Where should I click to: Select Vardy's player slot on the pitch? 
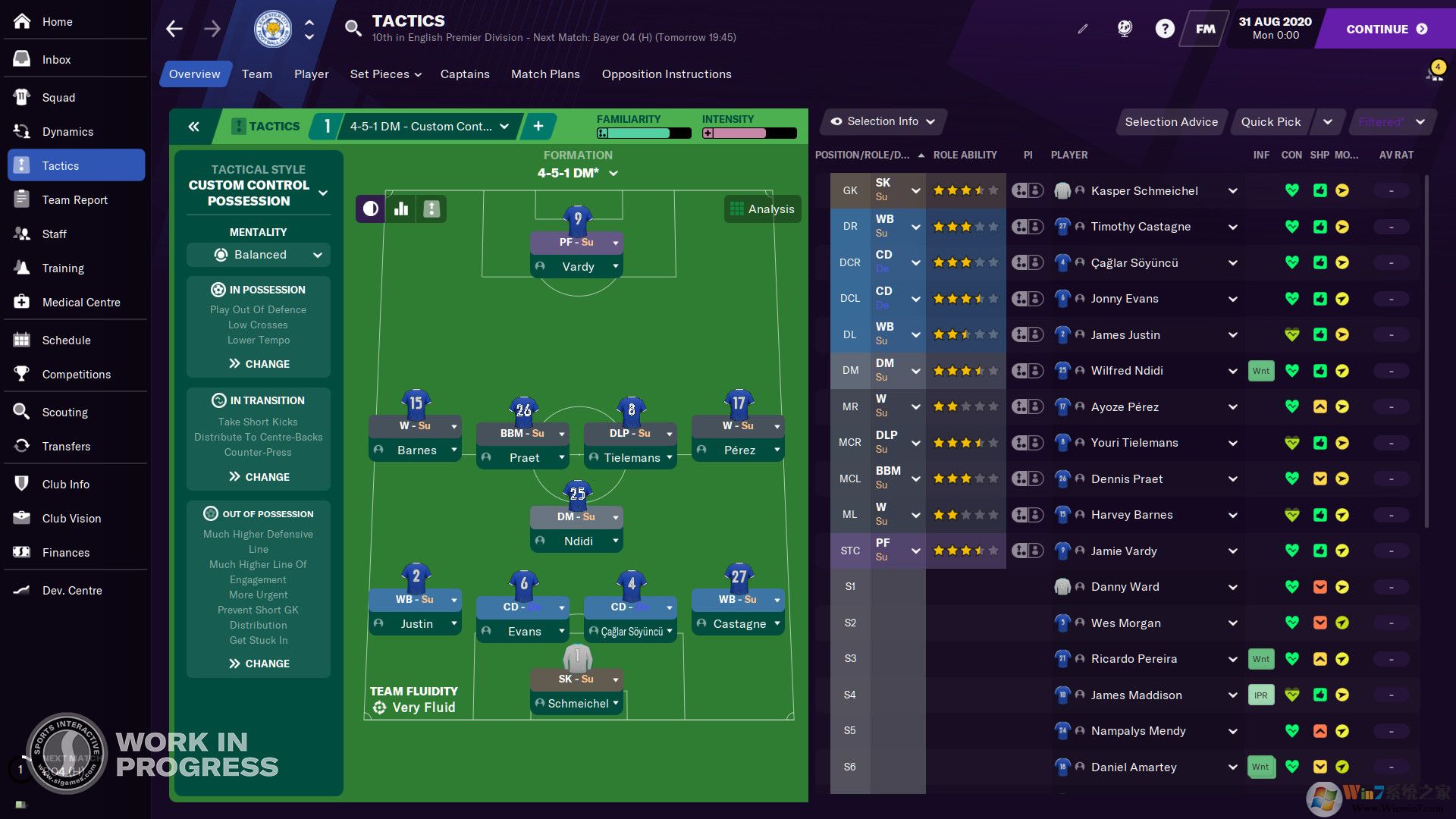click(577, 267)
